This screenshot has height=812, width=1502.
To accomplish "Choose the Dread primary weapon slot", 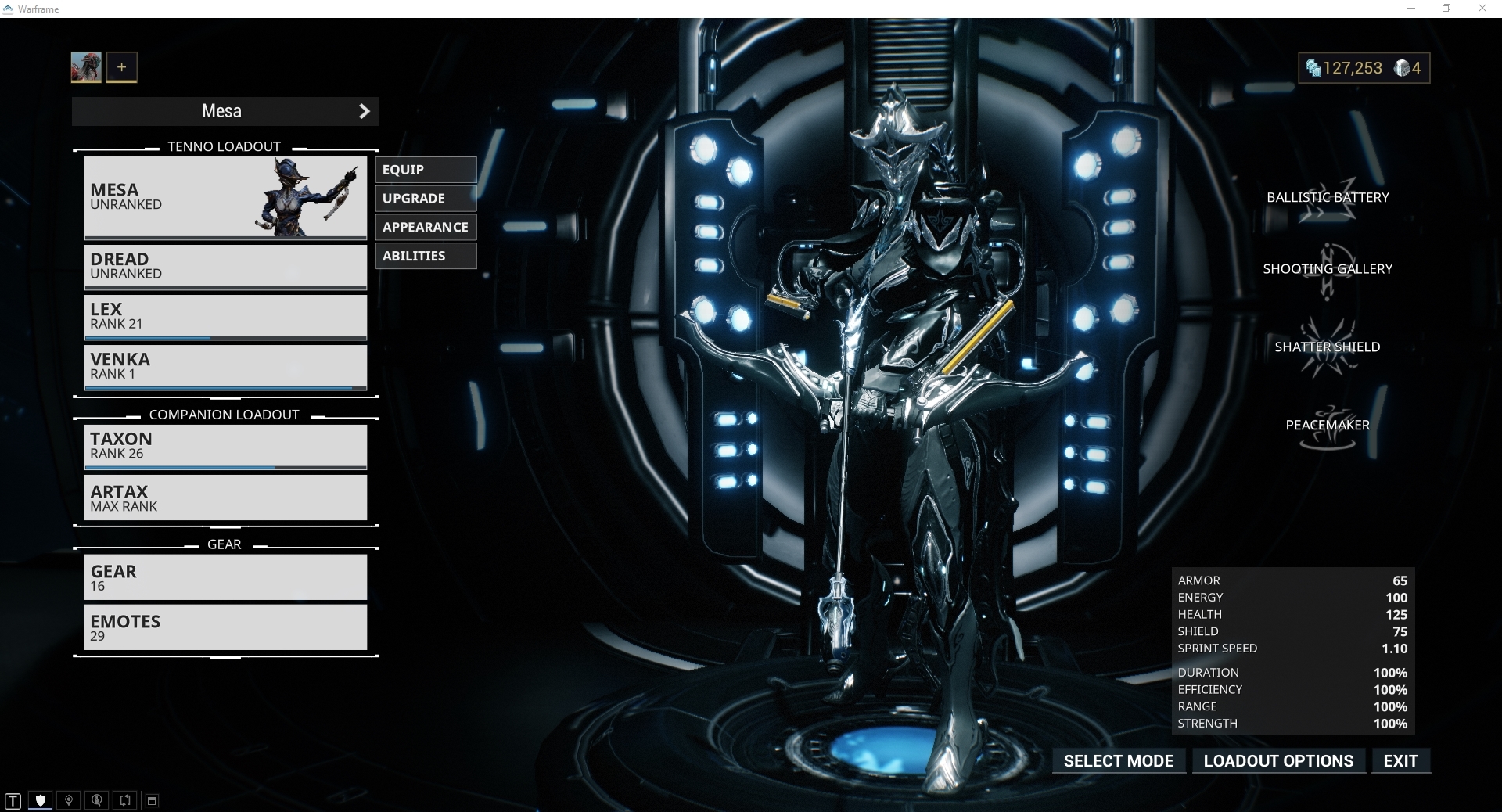I will coord(225,266).
